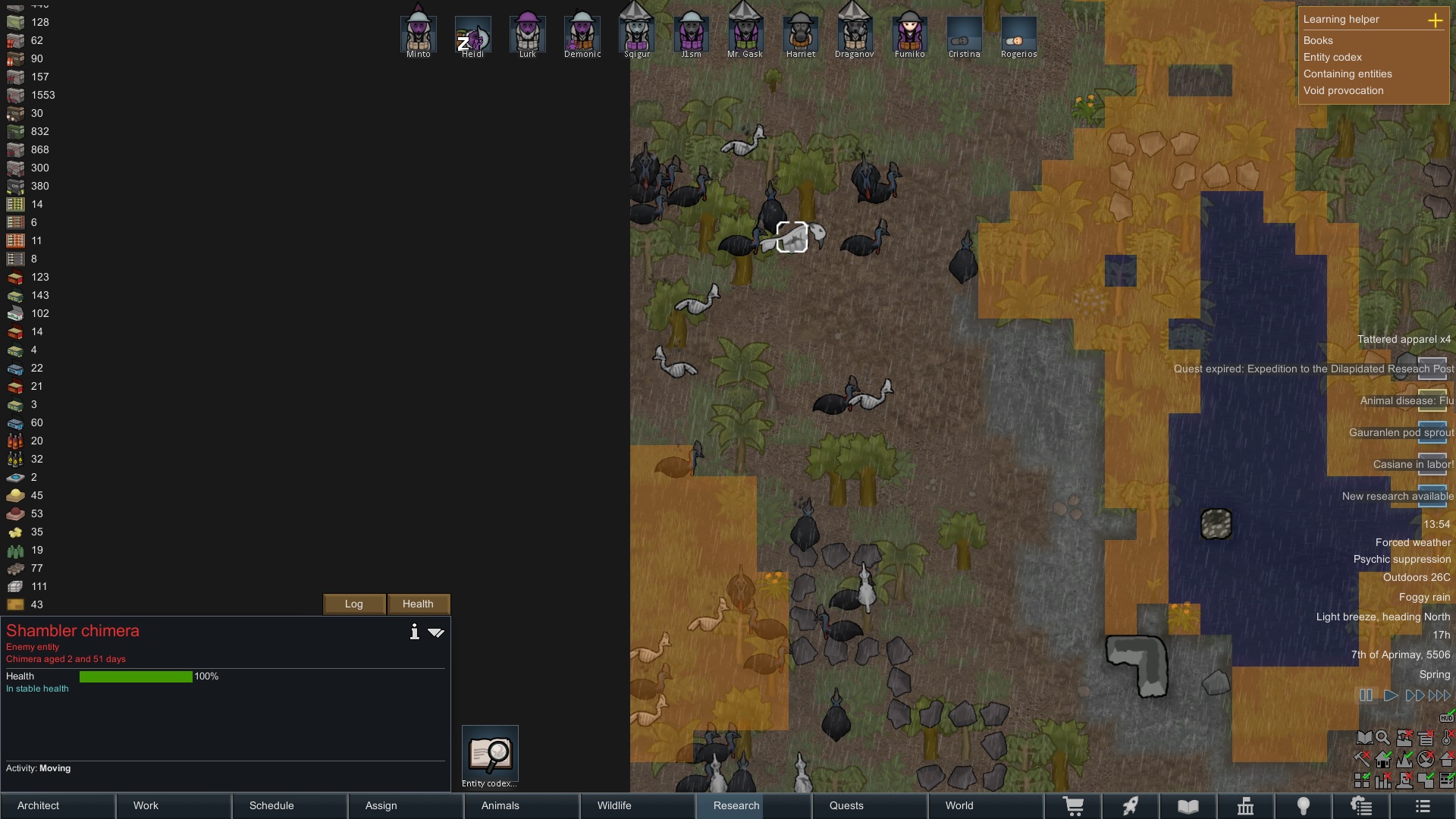Open the New research available notification
The height and width of the screenshot is (819, 1456).
coord(1397,497)
